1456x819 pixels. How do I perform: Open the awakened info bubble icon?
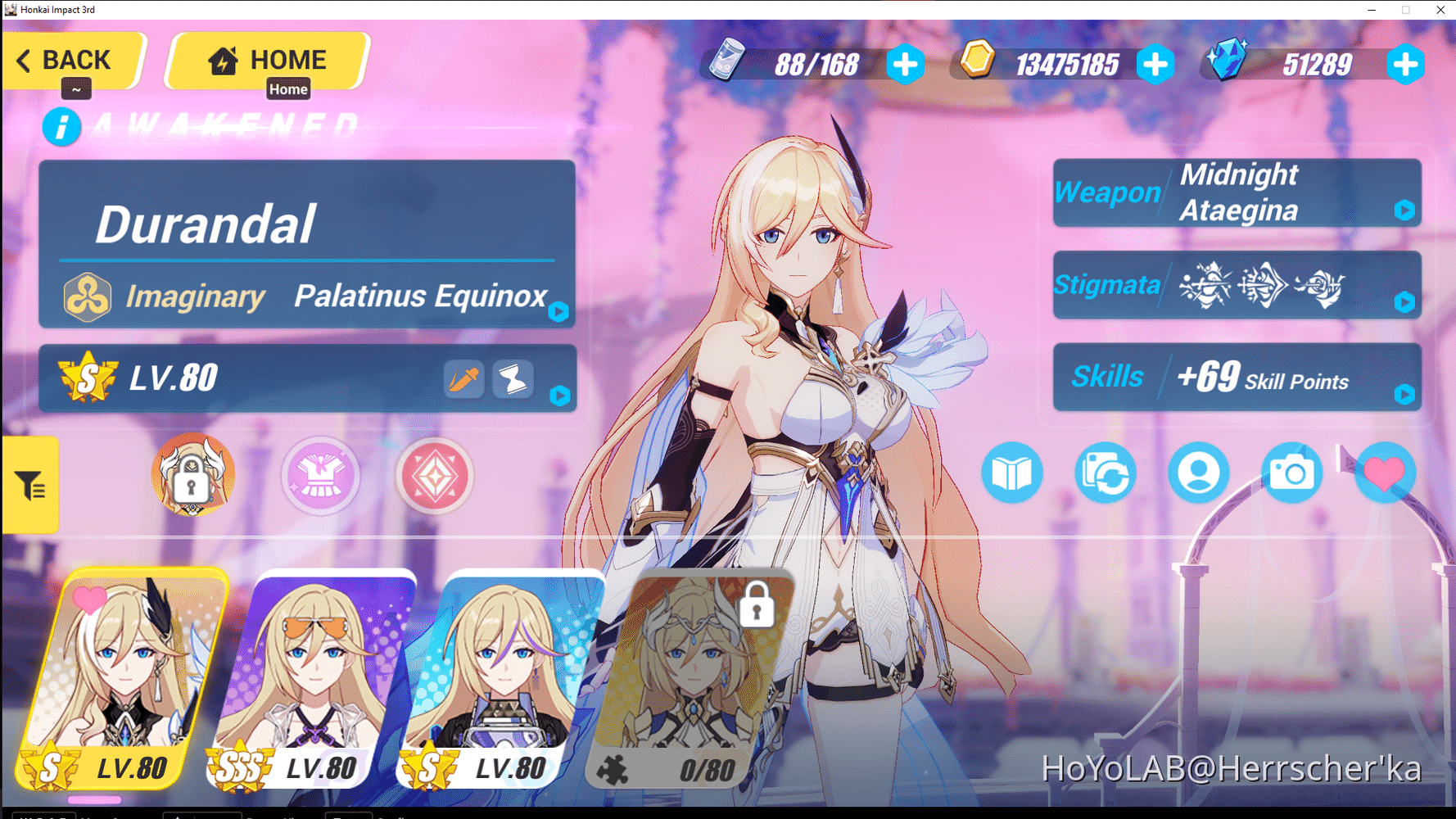(61, 127)
